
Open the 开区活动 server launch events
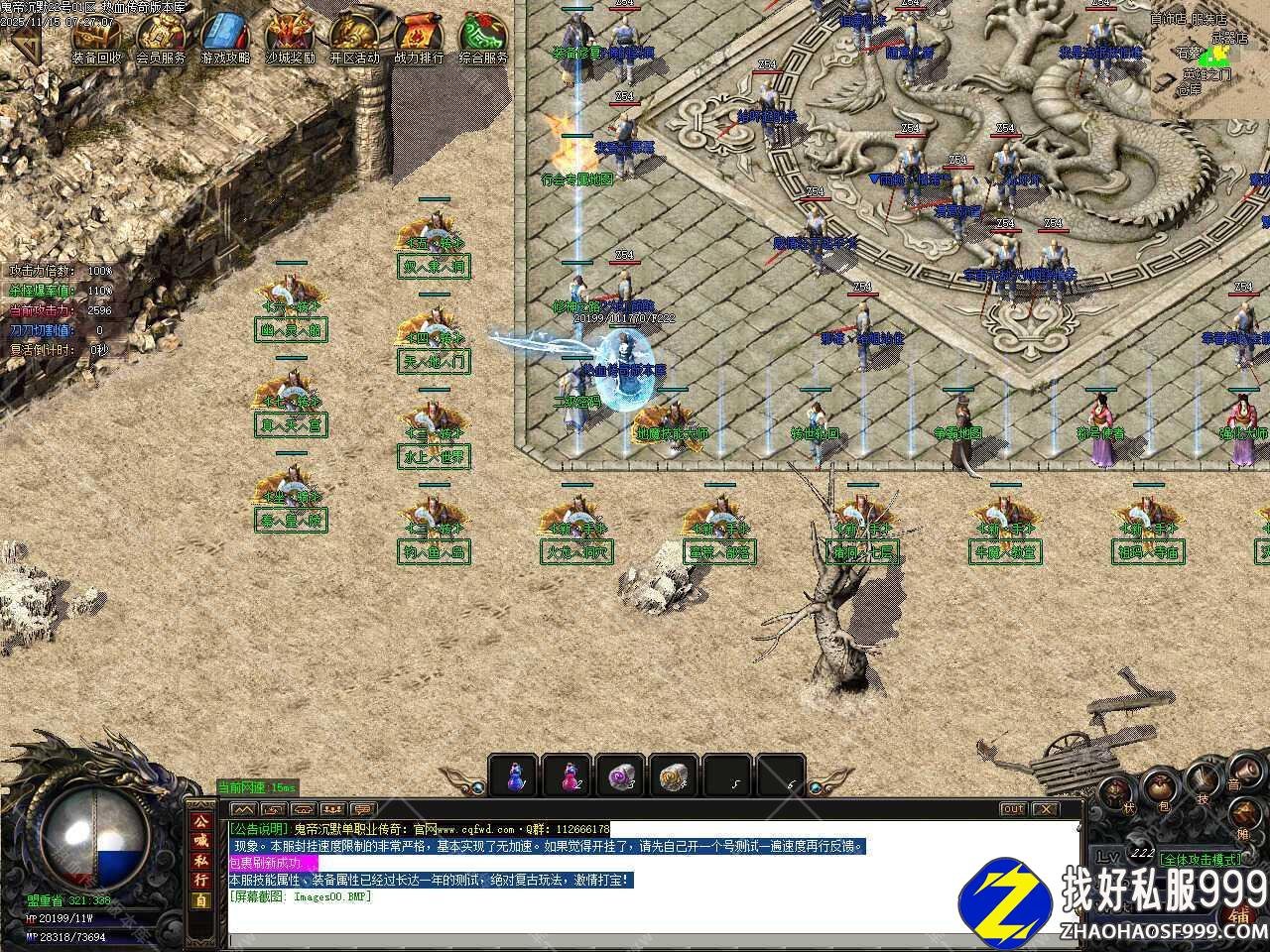354,40
